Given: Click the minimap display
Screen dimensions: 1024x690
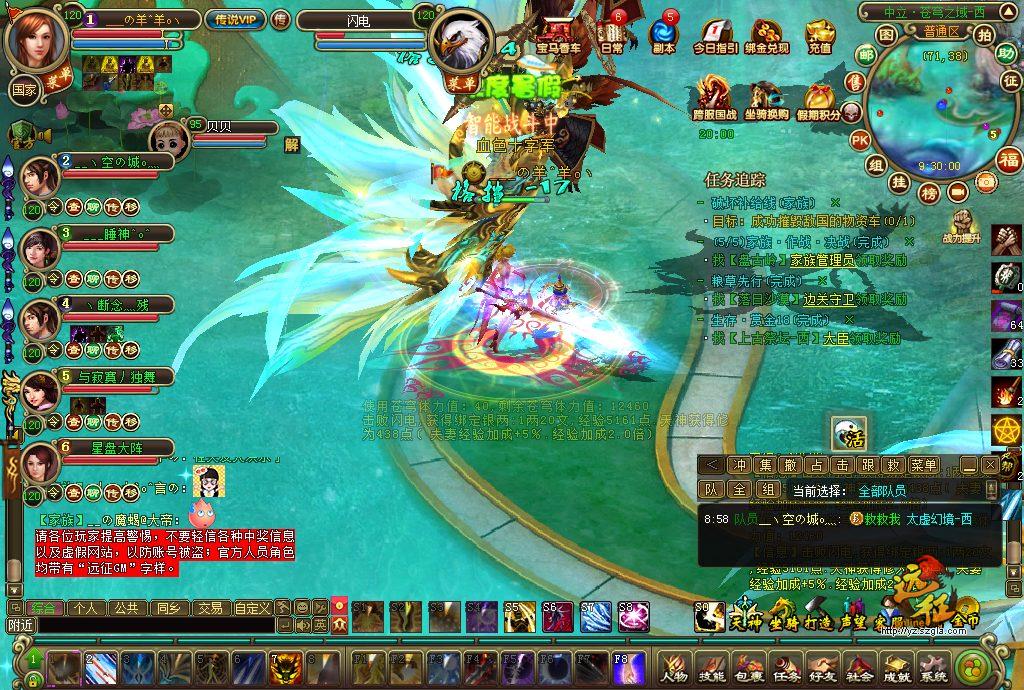Looking at the screenshot, I should [x=929, y=110].
